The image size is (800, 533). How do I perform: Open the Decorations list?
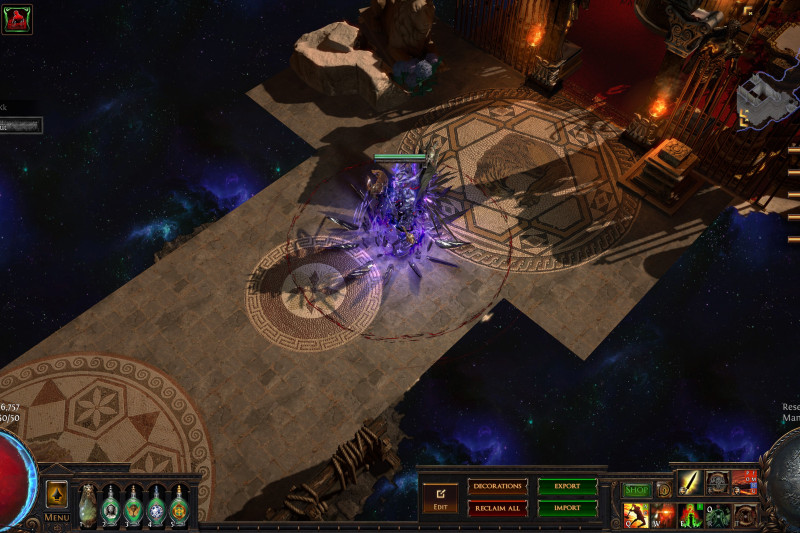497,486
